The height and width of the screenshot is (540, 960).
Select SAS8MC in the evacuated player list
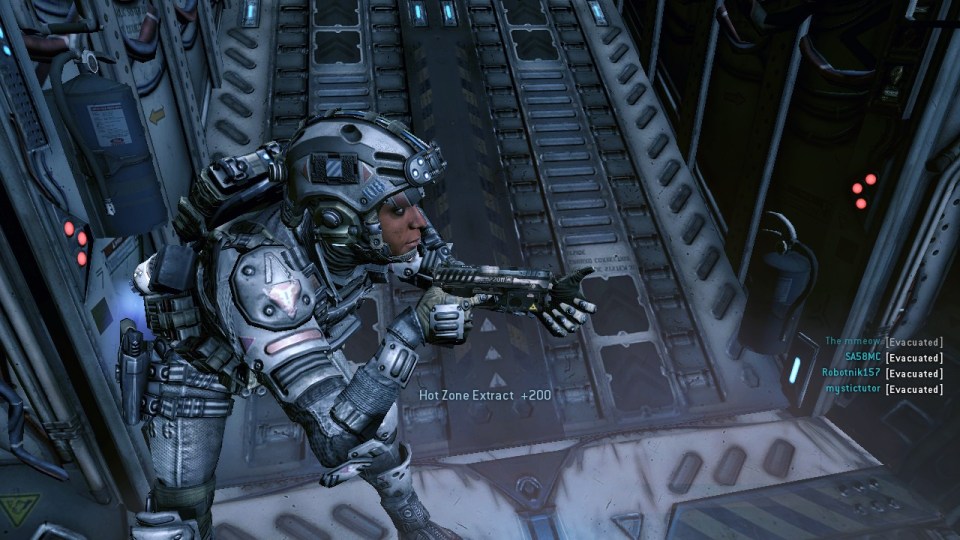pyautogui.click(x=863, y=357)
